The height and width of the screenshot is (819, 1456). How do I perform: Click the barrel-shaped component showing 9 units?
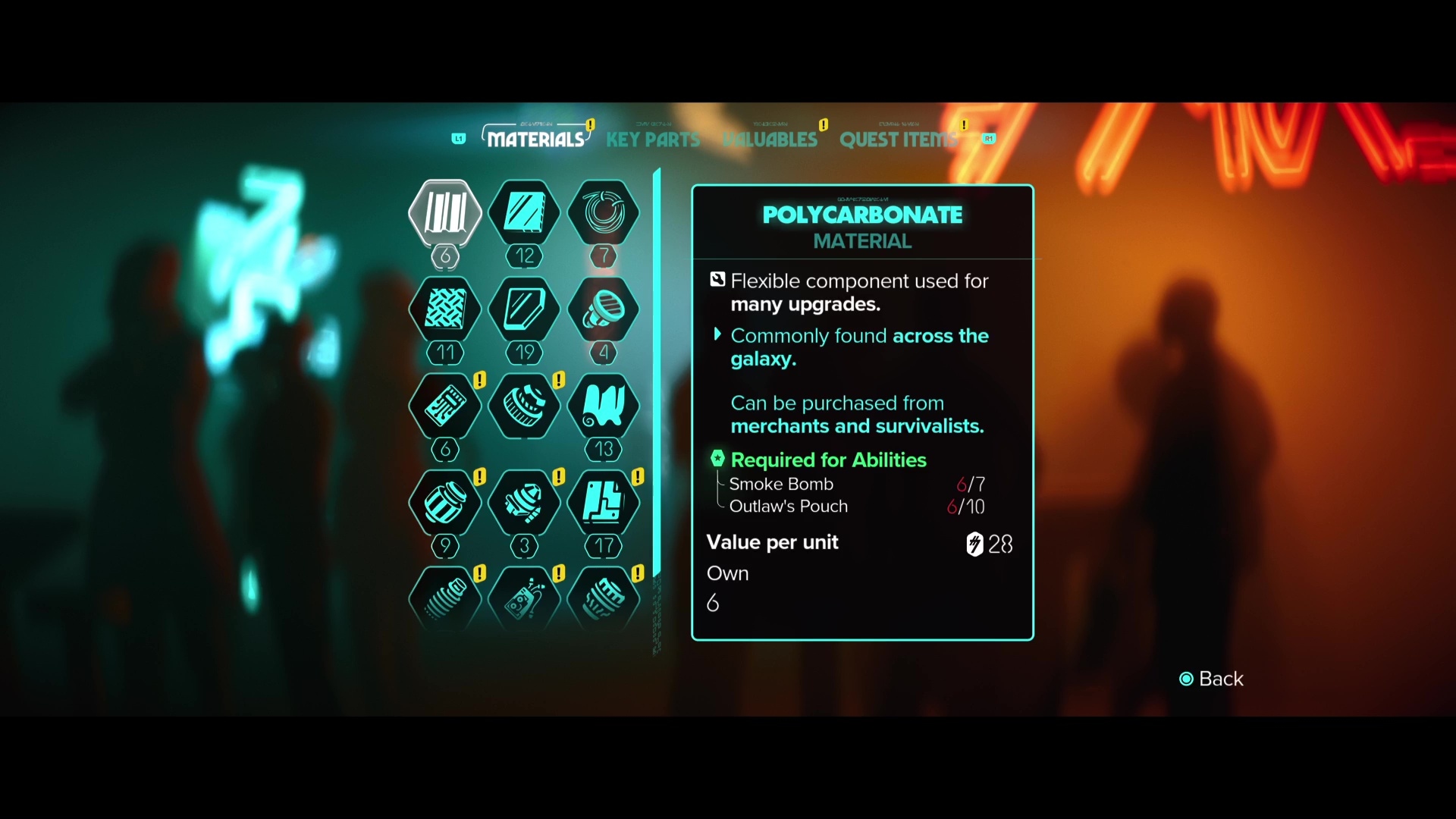pyautogui.click(x=445, y=503)
